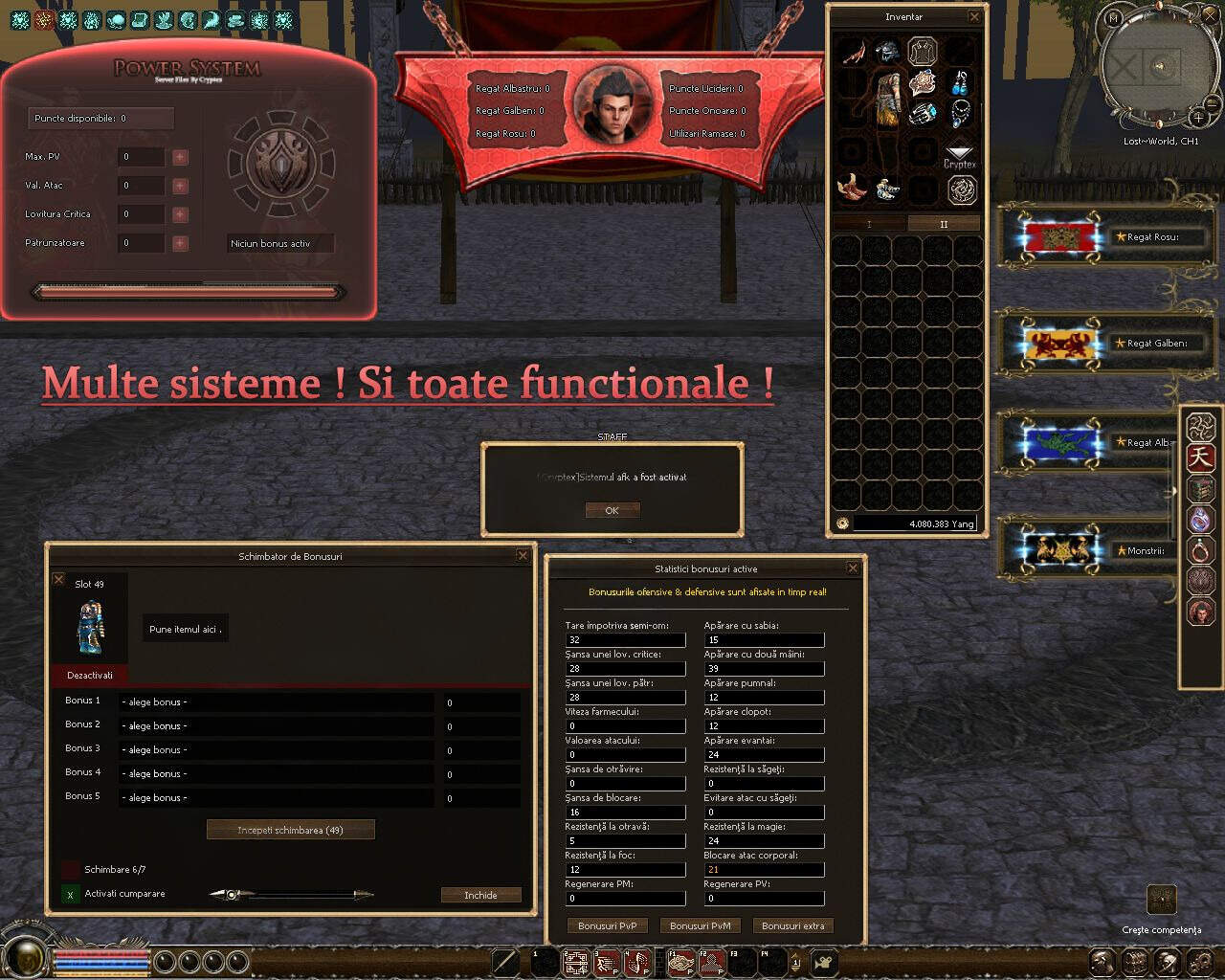
Task: Toggle the Dezactivati state in Schimbator de Bonusuri
Action: click(x=90, y=675)
